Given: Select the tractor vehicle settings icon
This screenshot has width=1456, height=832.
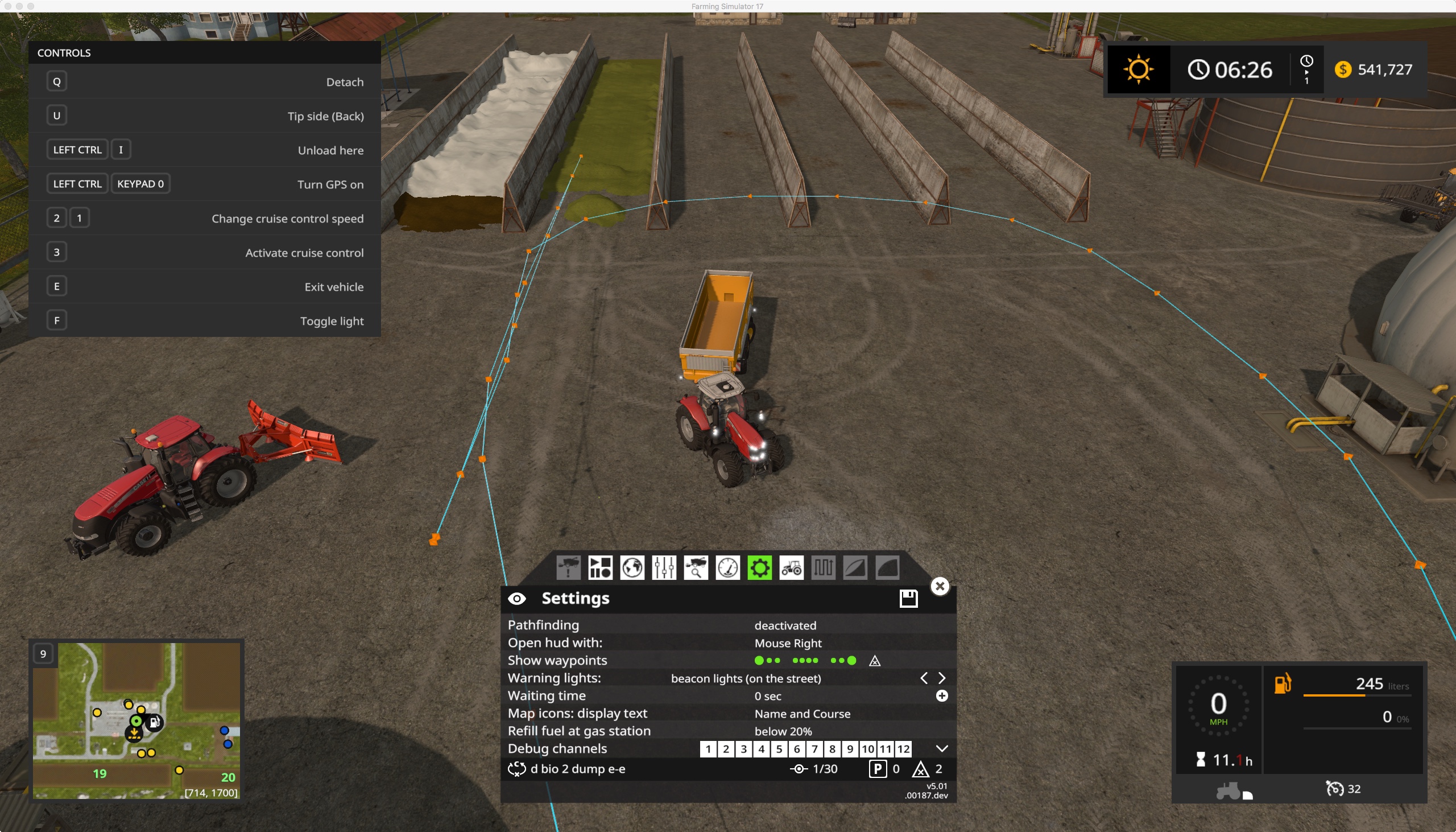Looking at the screenshot, I should coord(792,567).
